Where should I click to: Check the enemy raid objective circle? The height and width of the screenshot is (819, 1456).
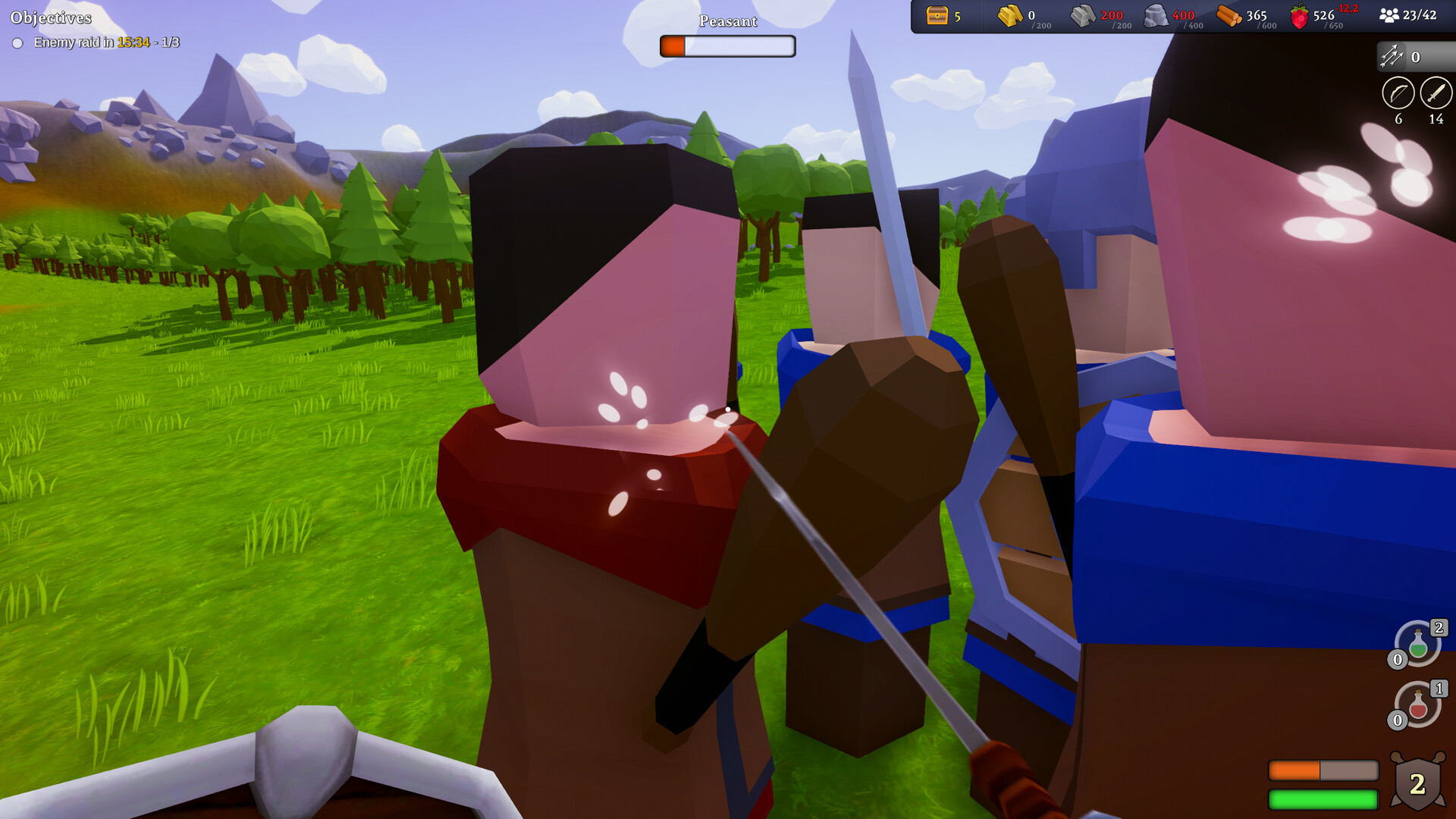pos(17,43)
